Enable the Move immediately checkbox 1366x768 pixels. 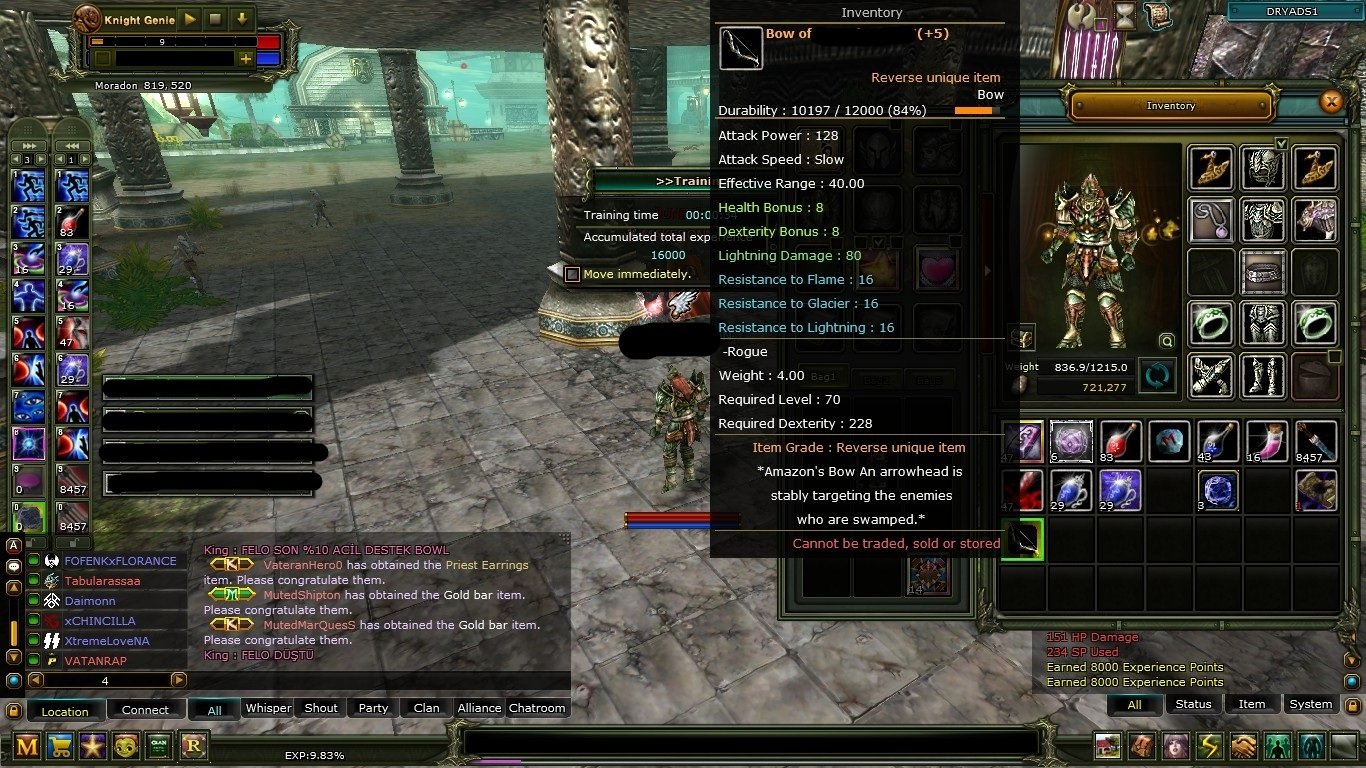click(x=572, y=274)
